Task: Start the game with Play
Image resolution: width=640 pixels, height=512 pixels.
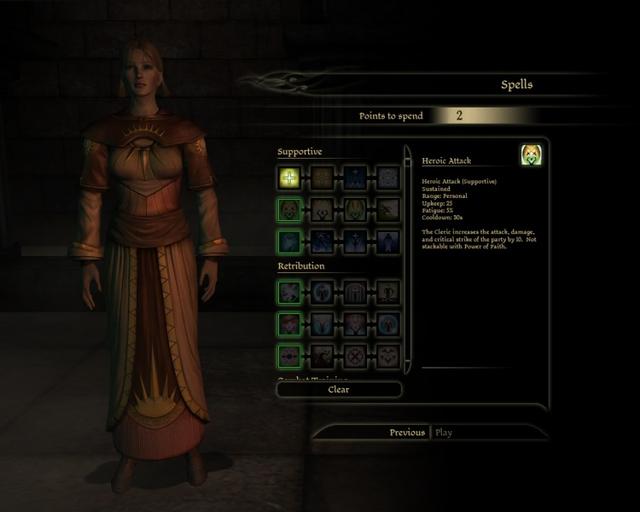Action: [x=444, y=433]
